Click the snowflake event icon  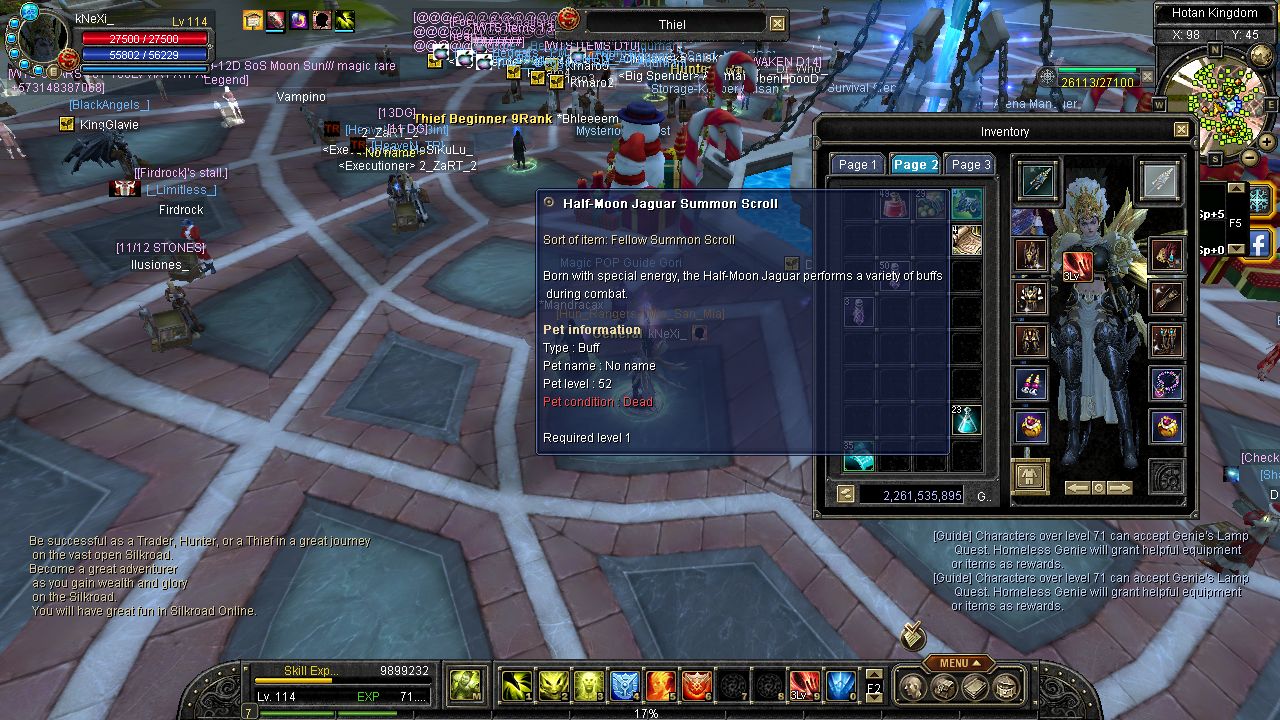[1258, 198]
